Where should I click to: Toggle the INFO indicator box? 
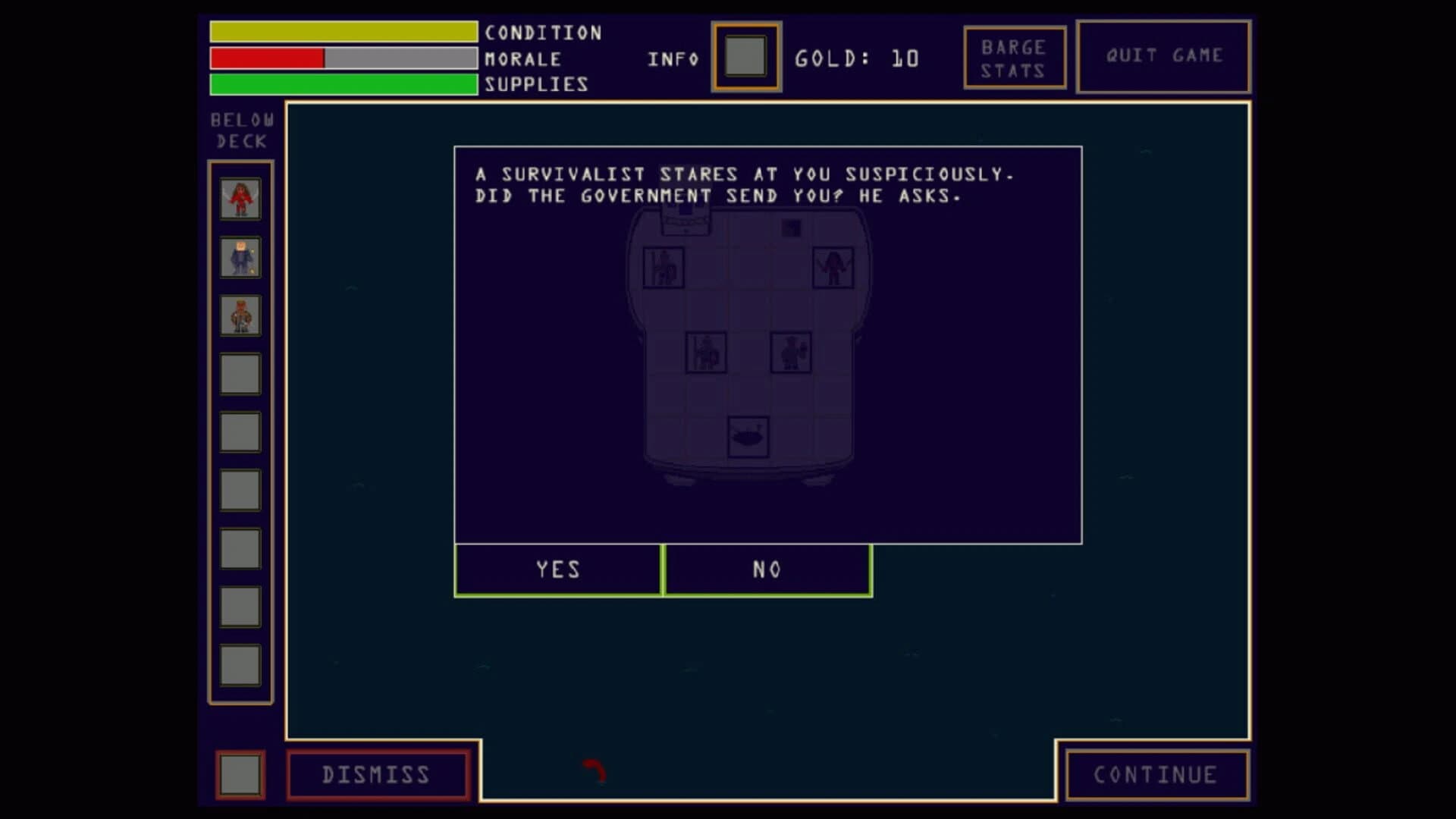tap(746, 58)
